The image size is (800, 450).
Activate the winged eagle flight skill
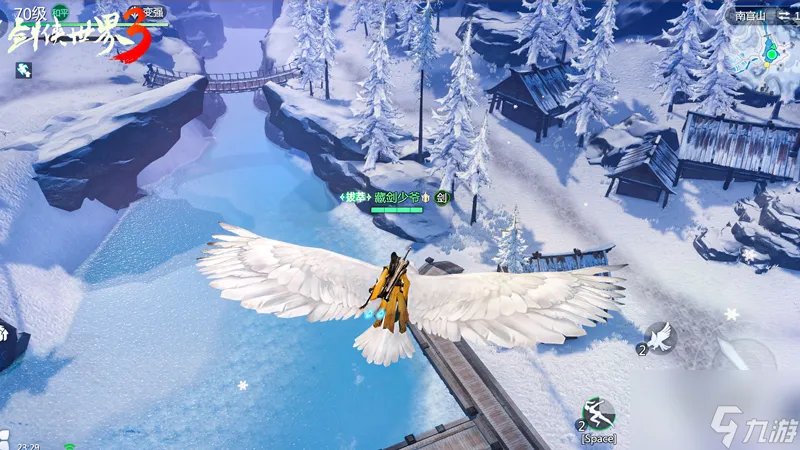coord(660,338)
